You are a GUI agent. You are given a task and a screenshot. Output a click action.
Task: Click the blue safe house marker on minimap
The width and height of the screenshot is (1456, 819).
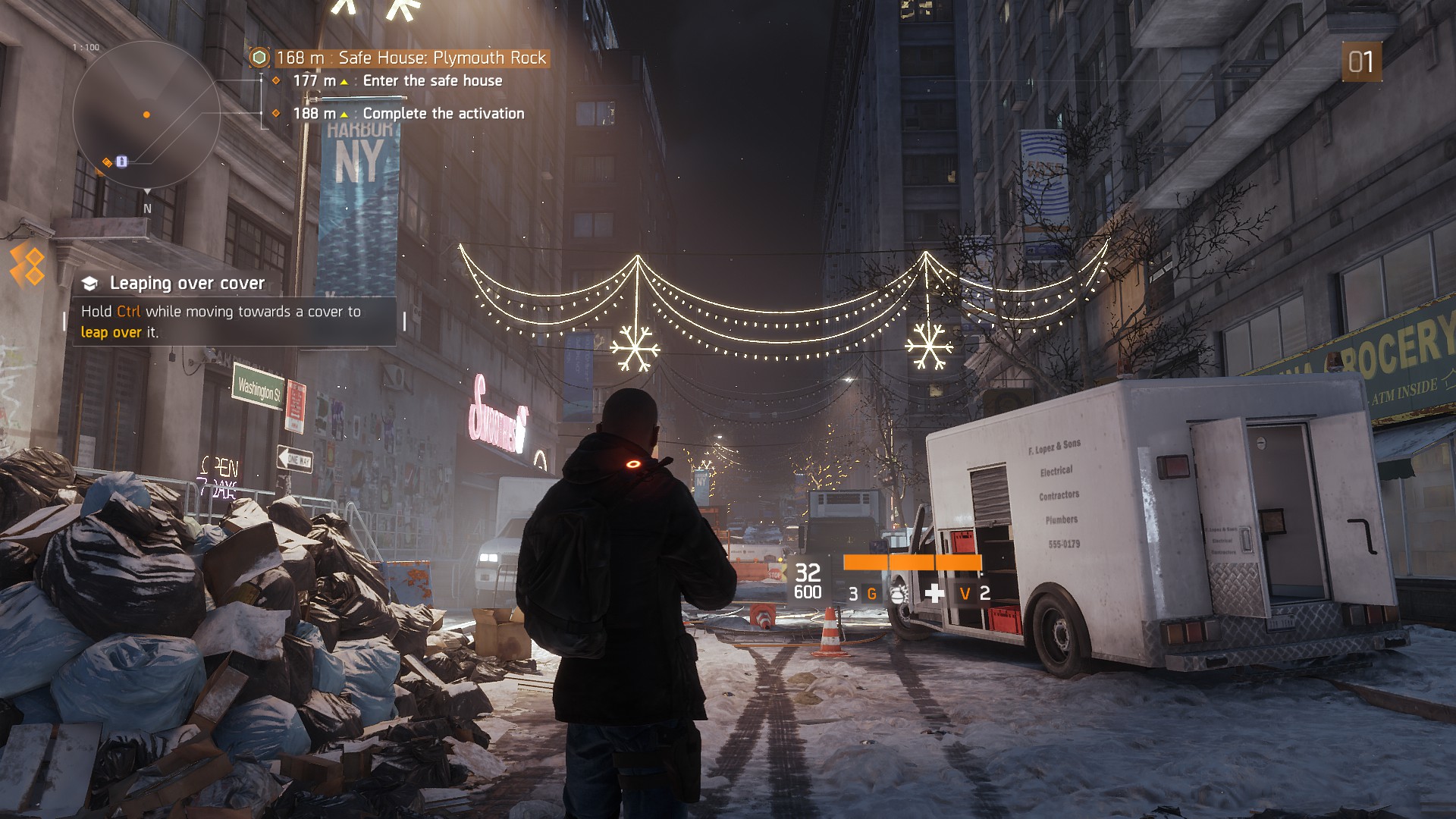[122, 161]
